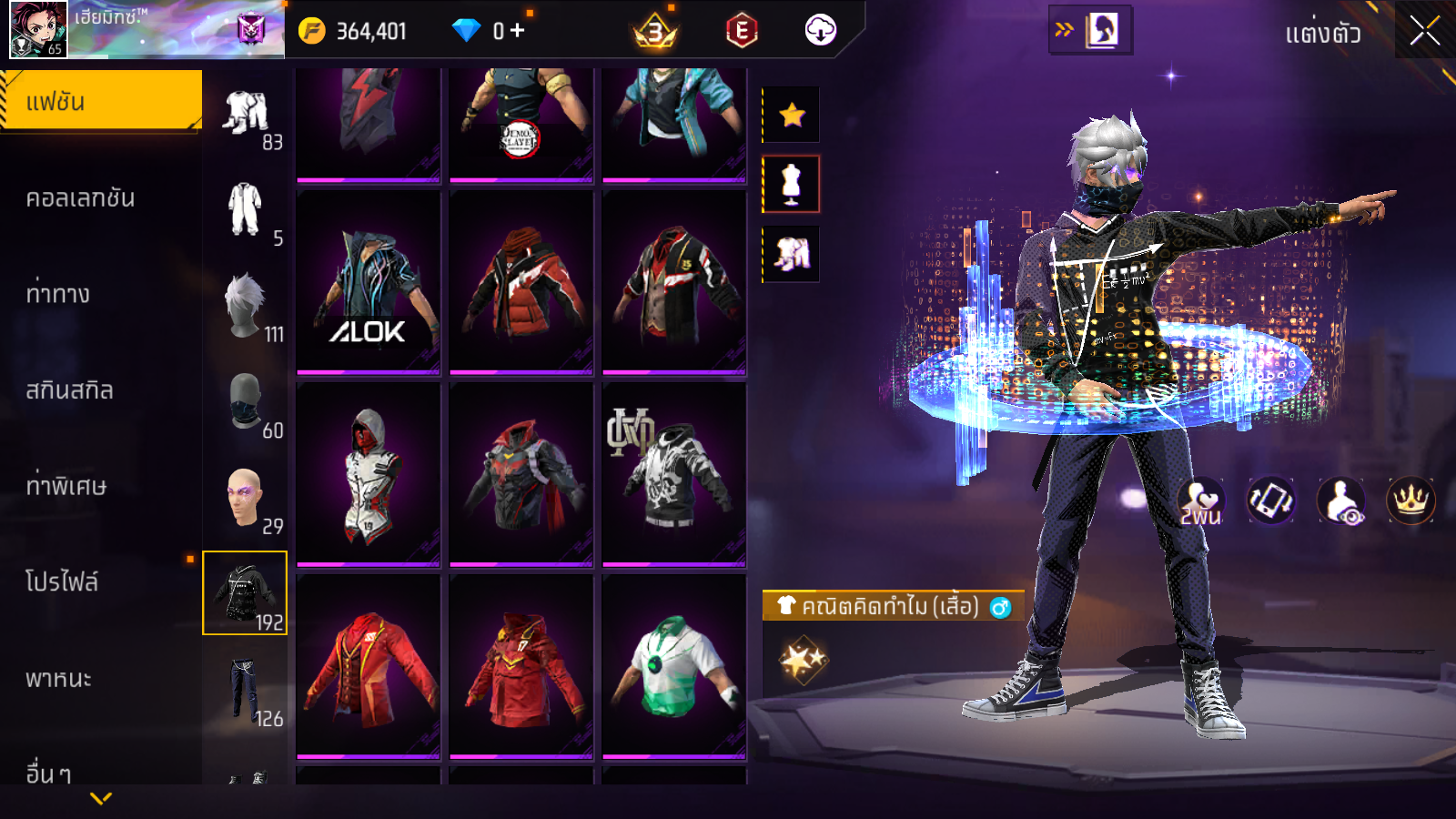The width and height of the screenshot is (1456, 819).
Task: Pick the red puffer jacket
Action: (521, 282)
